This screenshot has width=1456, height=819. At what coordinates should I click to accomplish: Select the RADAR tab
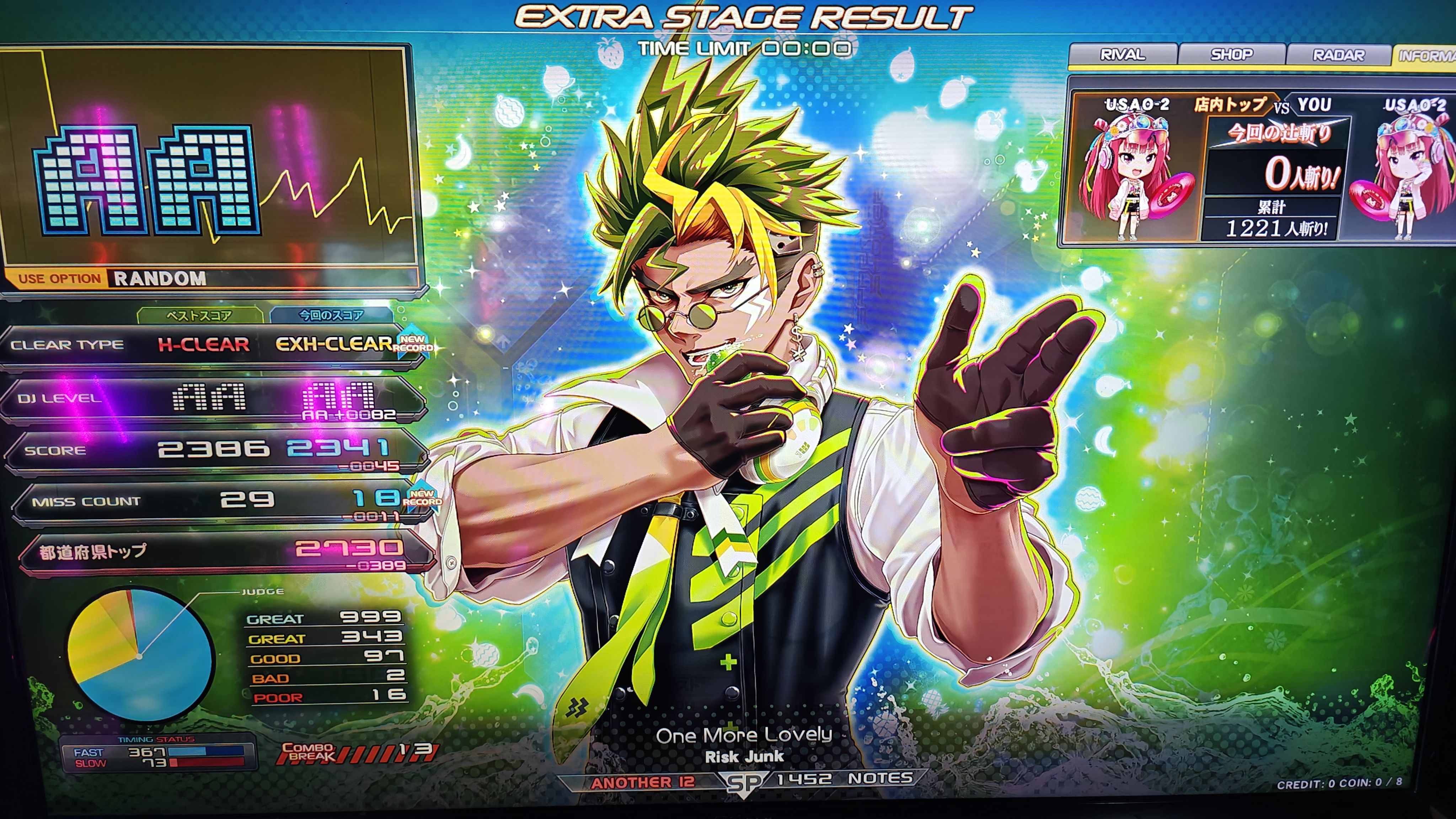tap(1338, 55)
